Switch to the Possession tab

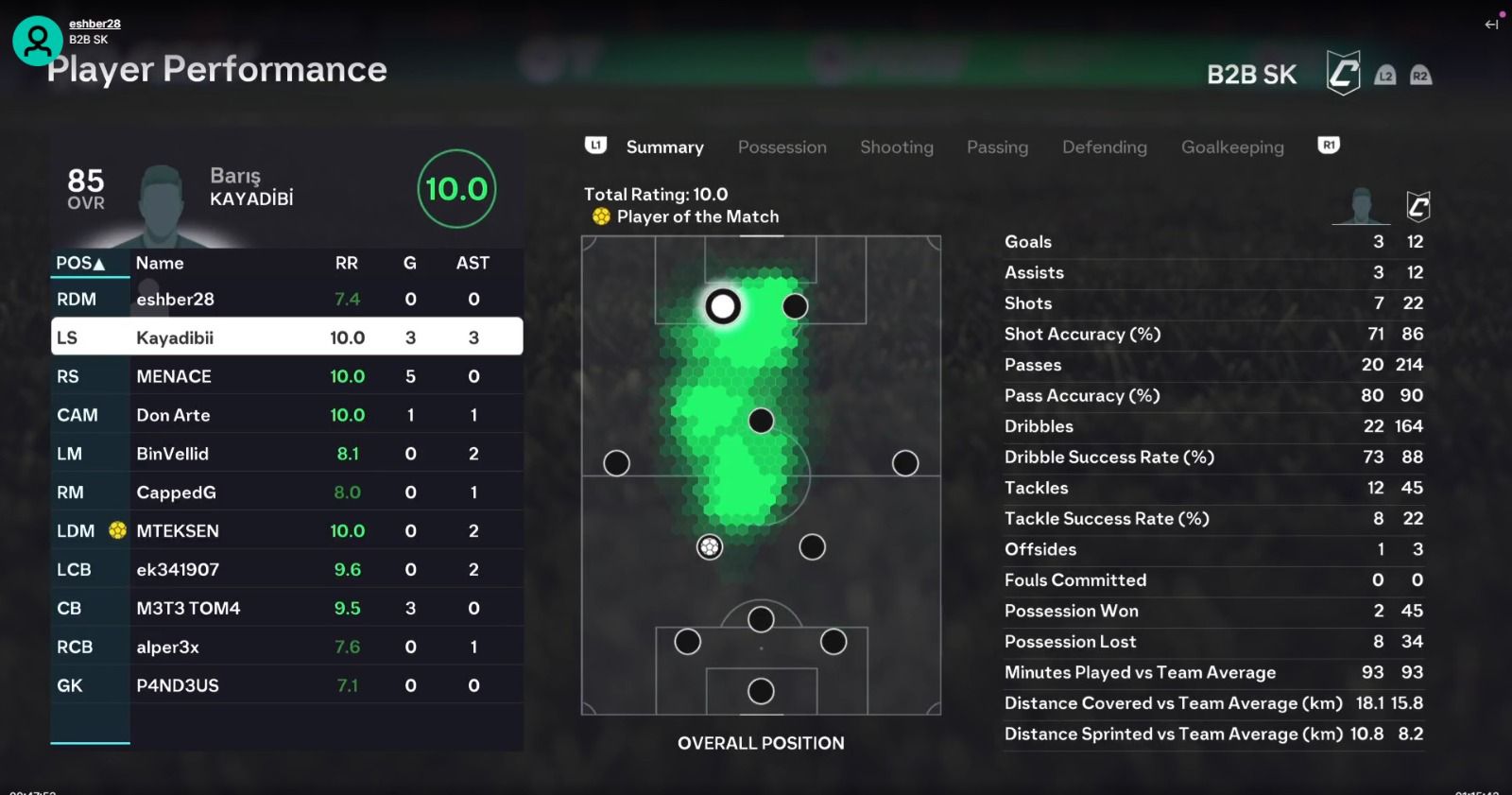pyautogui.click(x=782, y=147)
